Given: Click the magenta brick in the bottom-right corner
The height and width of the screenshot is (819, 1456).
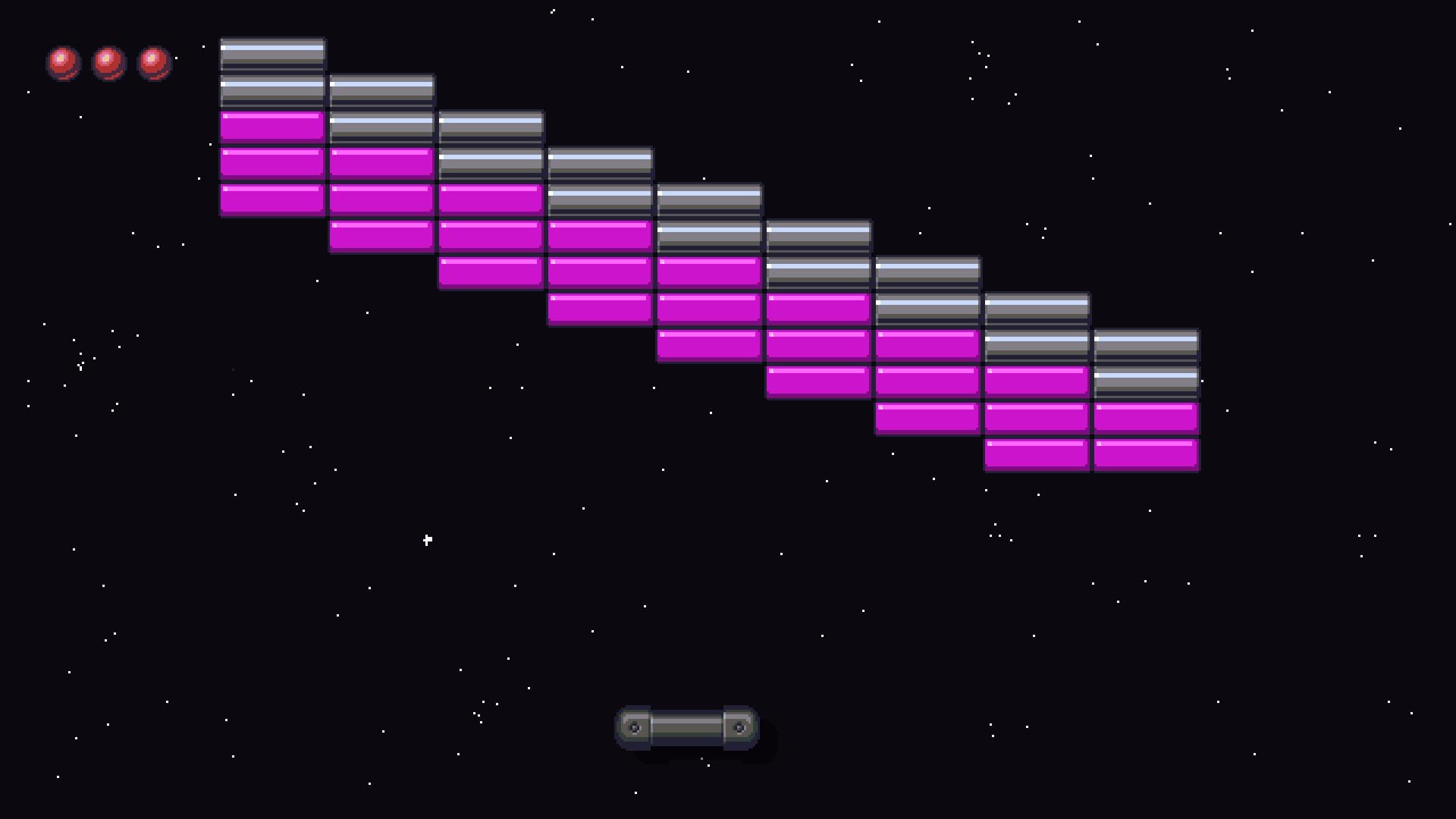Looking at the screenshot, I should pyautogui.click(x=1146, y=453).
